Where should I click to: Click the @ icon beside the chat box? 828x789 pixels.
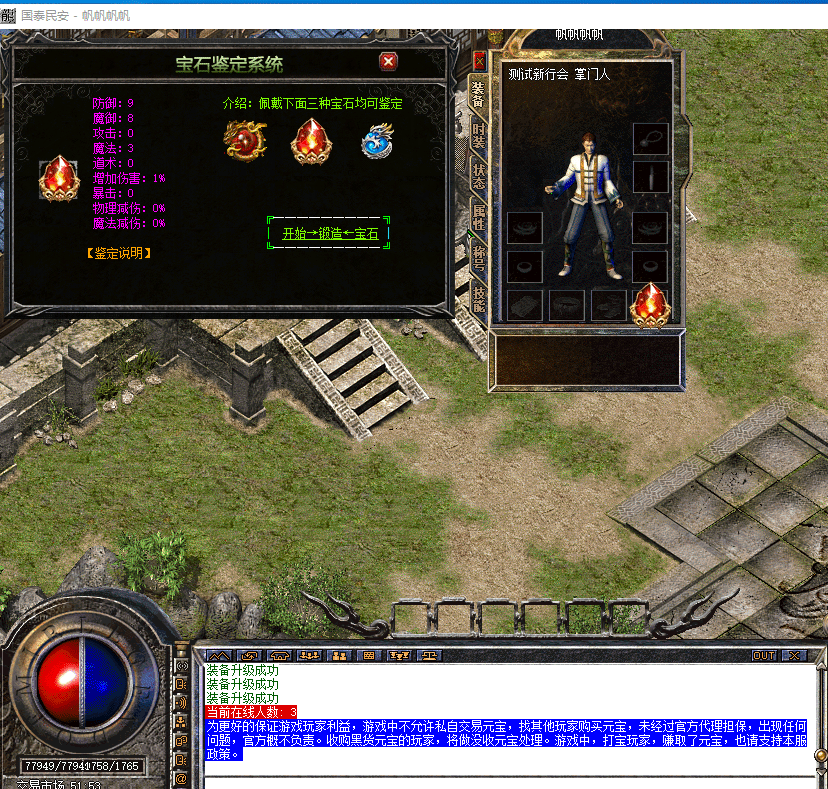(181, 778)
